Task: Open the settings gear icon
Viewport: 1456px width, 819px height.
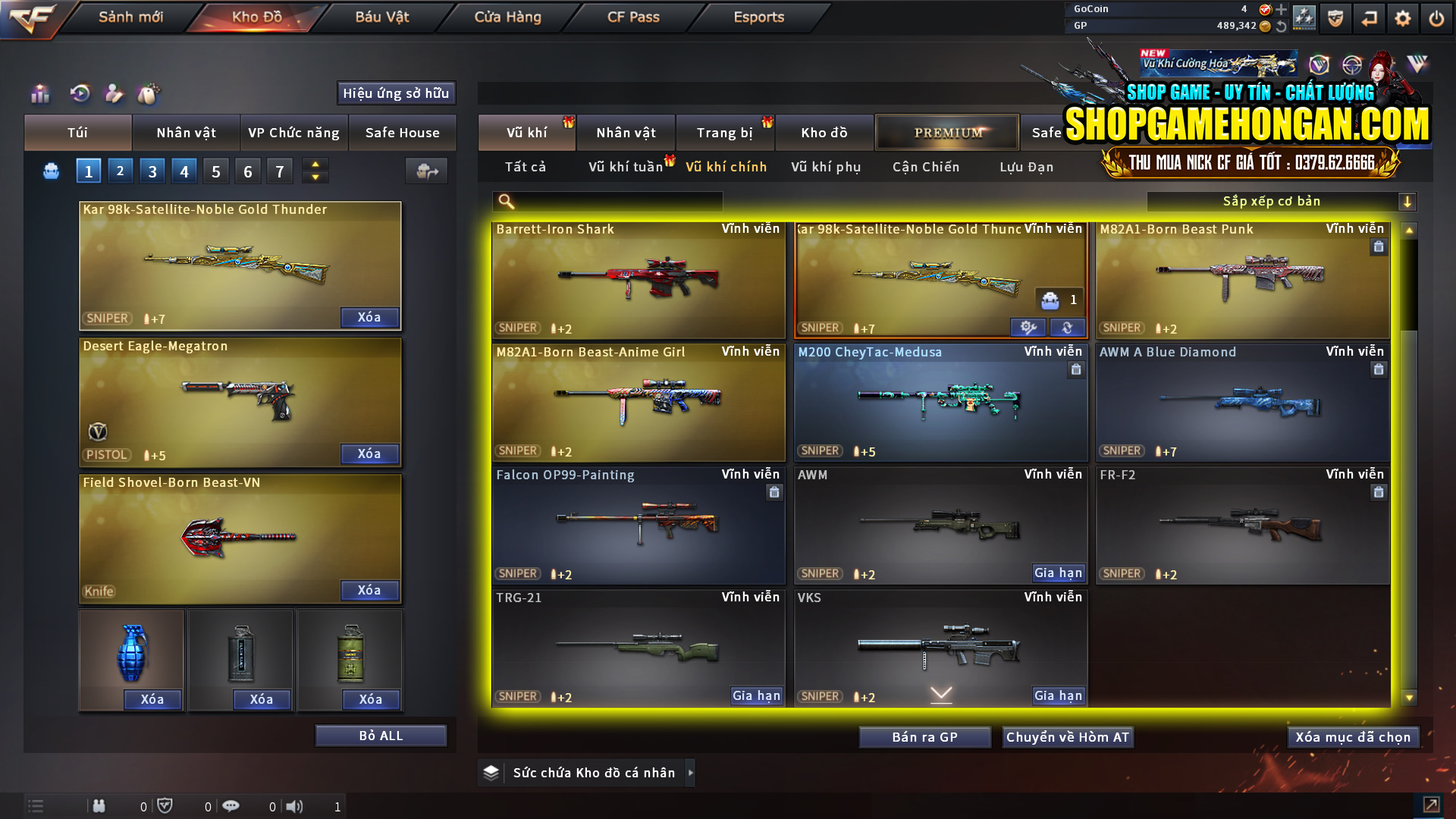Action: tap(1402, 18)
